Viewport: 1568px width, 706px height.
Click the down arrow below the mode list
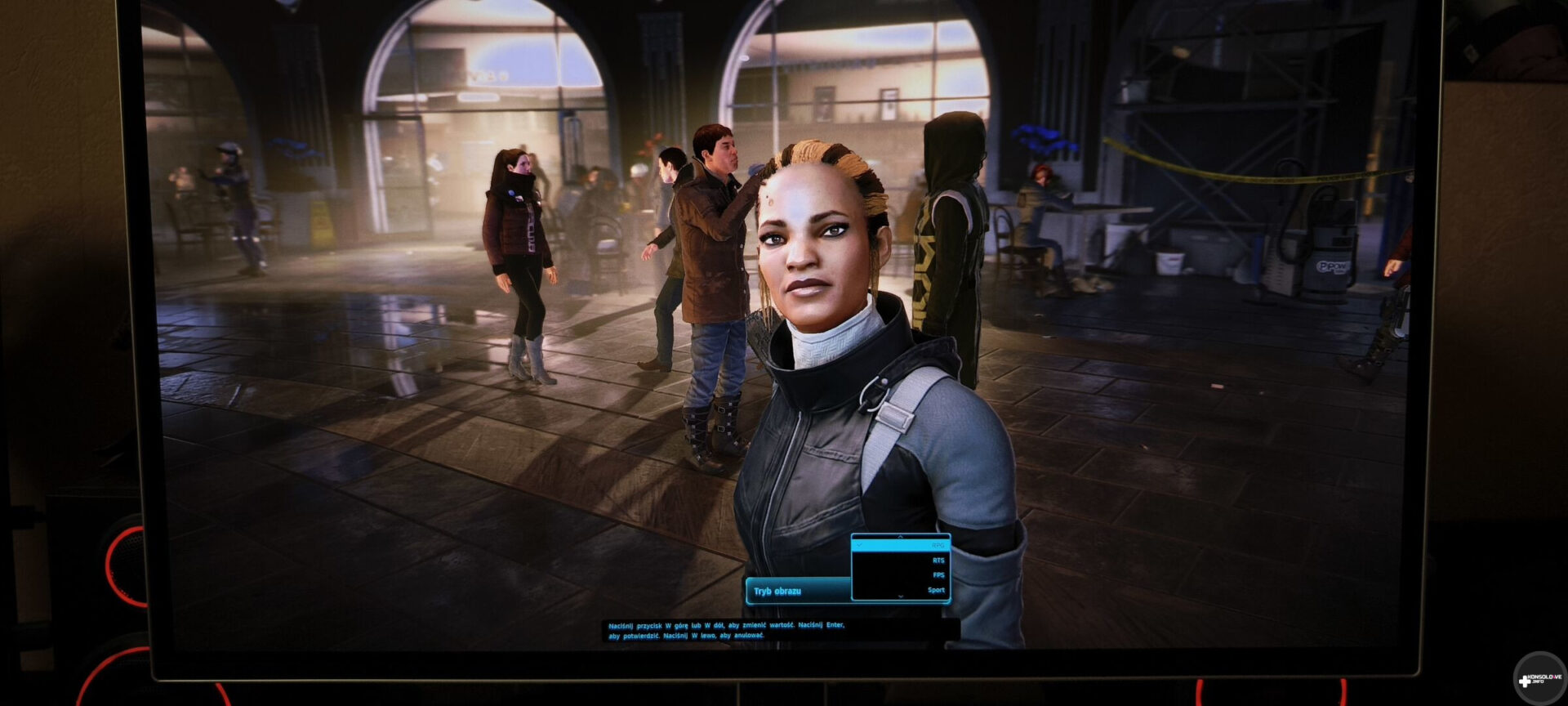coord(901,597)
